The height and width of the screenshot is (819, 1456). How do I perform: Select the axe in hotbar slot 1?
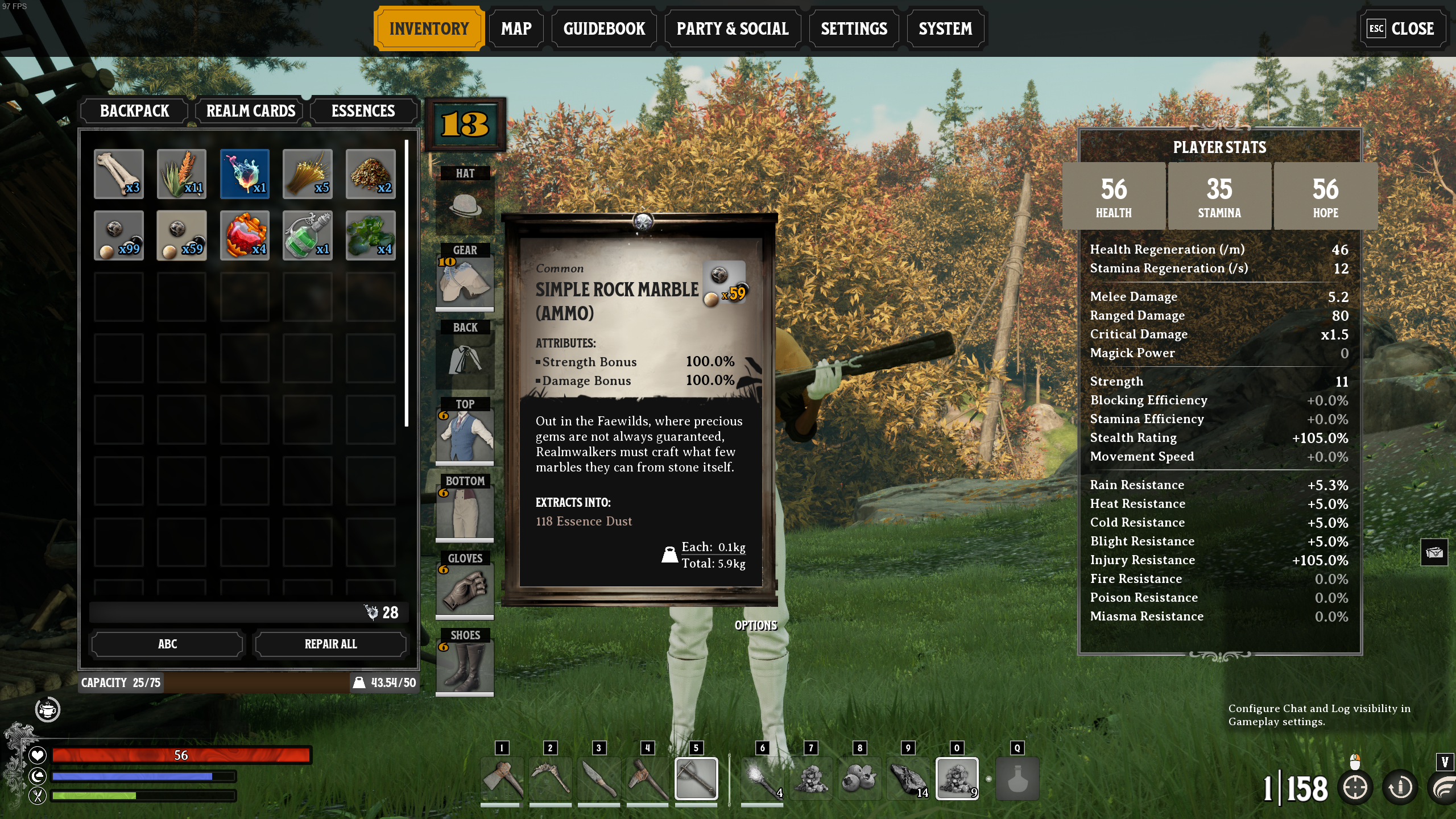[501, 778]
